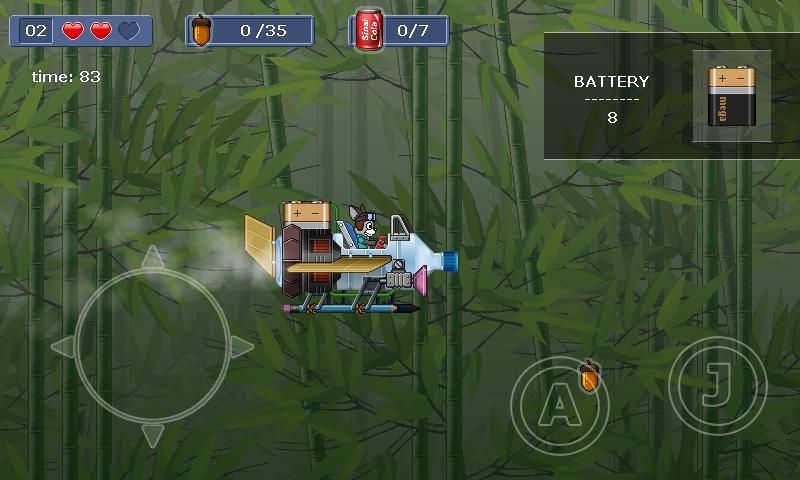Tap the joystick's down arrow

pyautogui.click(x=152, y=435)
